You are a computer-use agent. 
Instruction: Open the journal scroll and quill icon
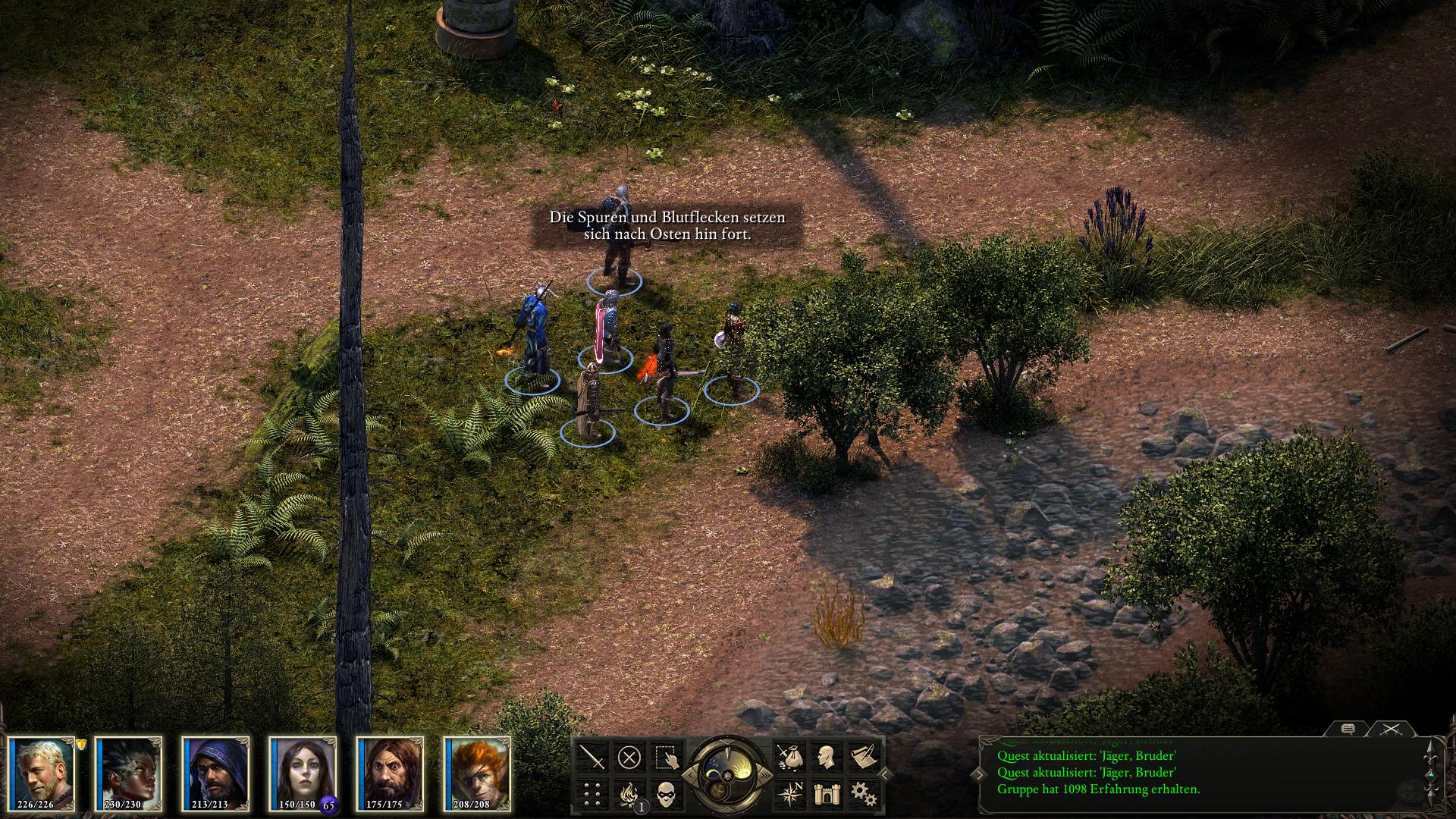pos(861,757)
